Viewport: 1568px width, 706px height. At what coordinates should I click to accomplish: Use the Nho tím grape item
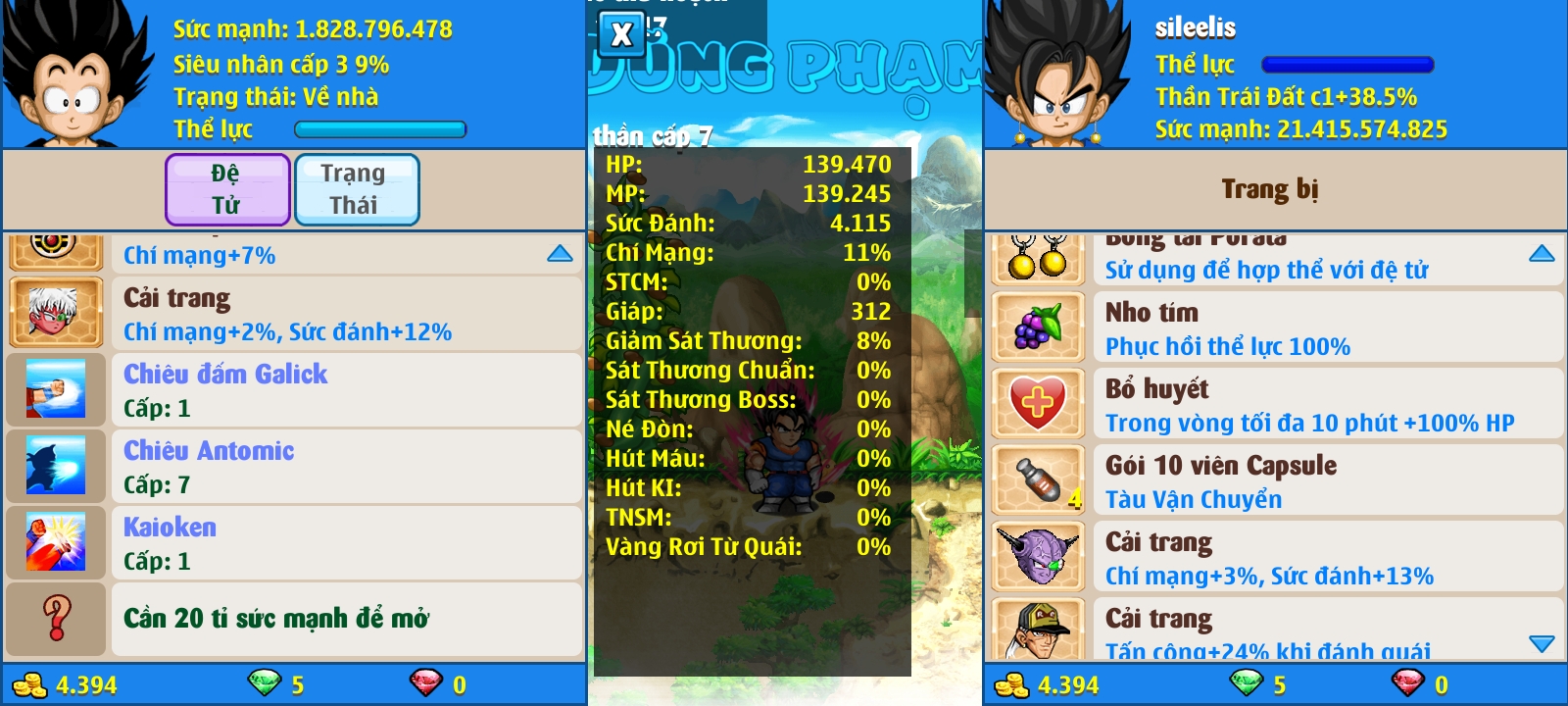click(1274, 328)
